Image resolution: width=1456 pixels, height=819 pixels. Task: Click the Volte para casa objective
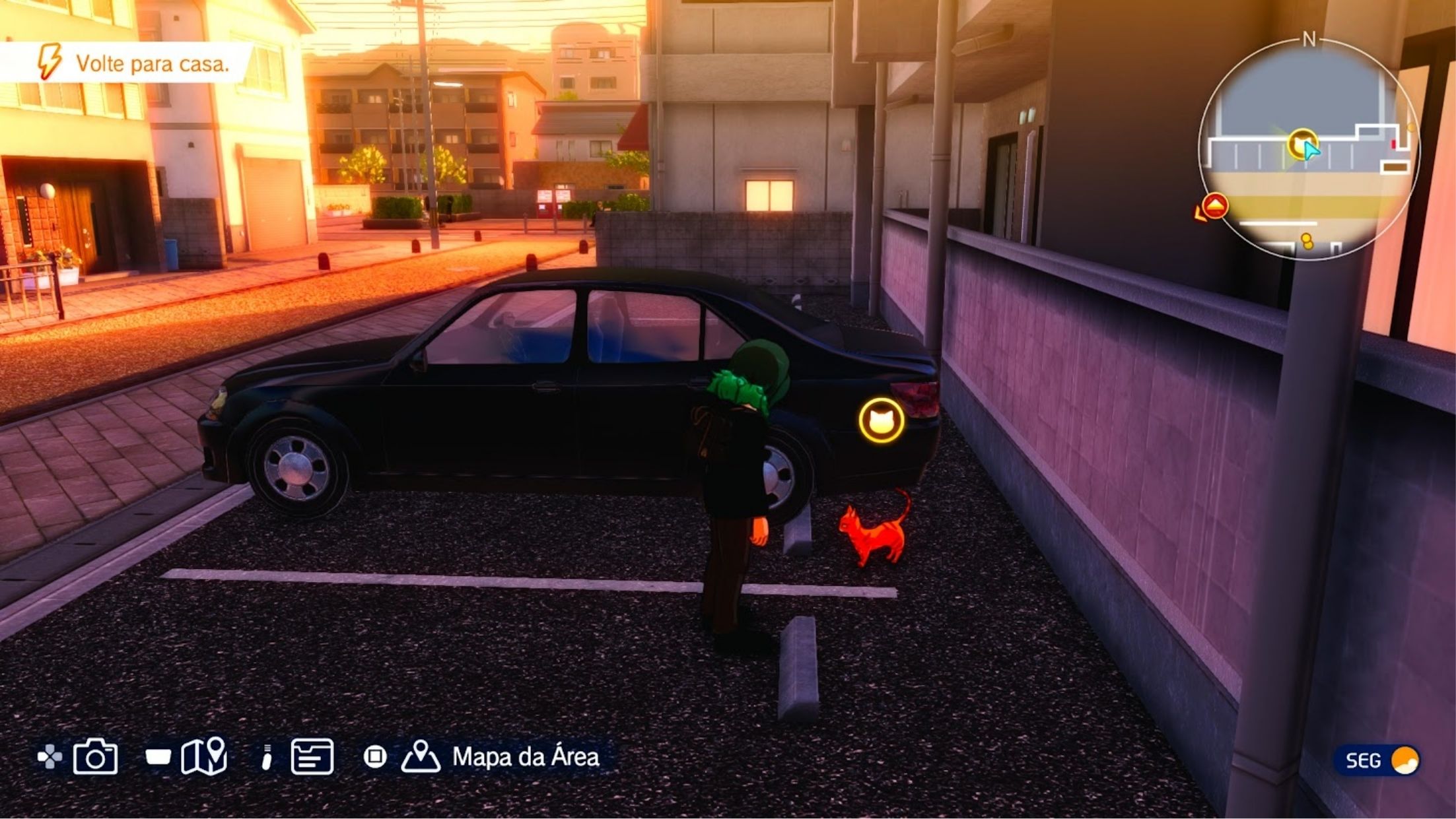(152, 63)
